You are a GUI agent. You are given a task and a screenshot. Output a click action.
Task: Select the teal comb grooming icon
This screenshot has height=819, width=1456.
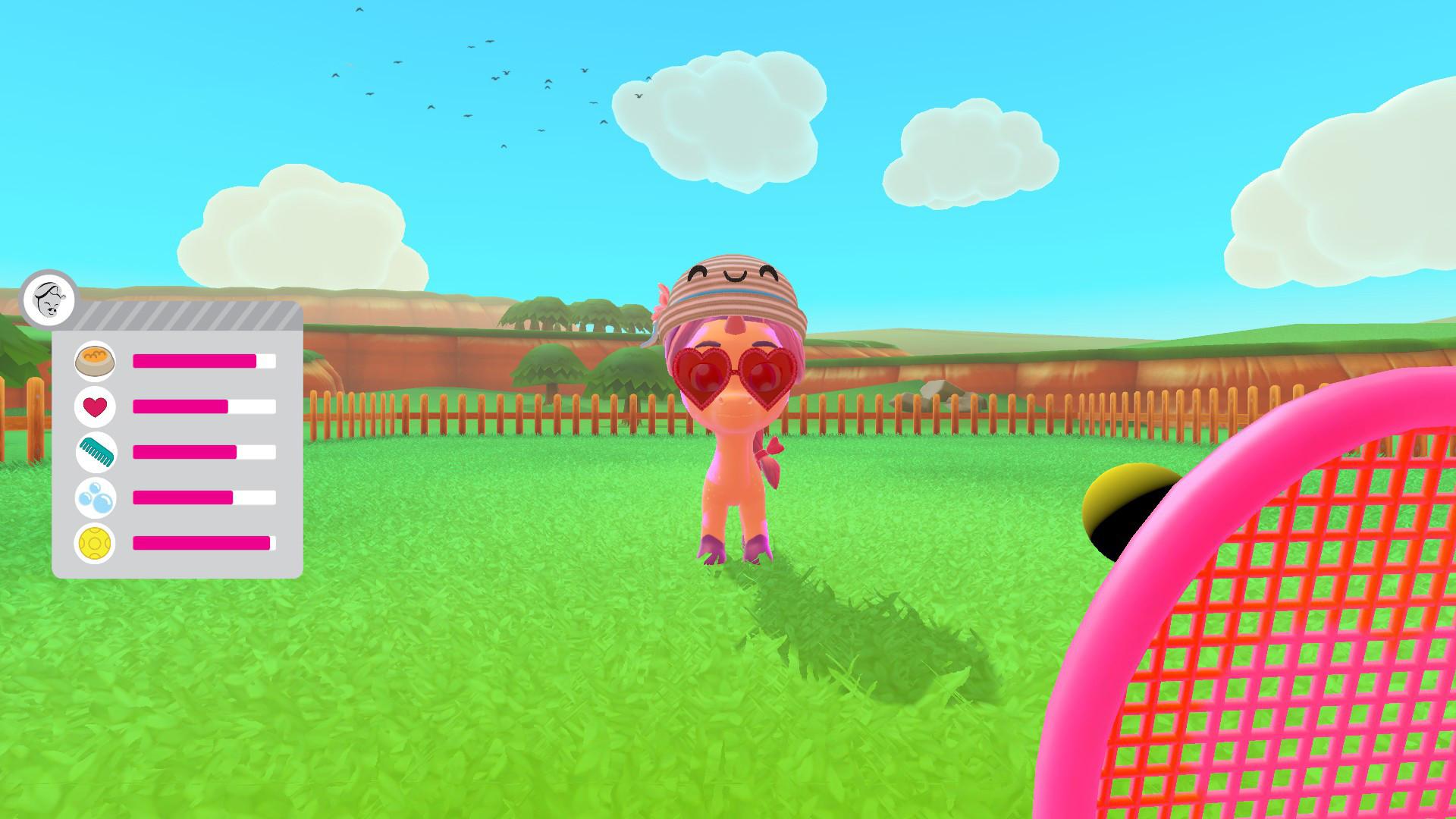[x=97, y=453]
